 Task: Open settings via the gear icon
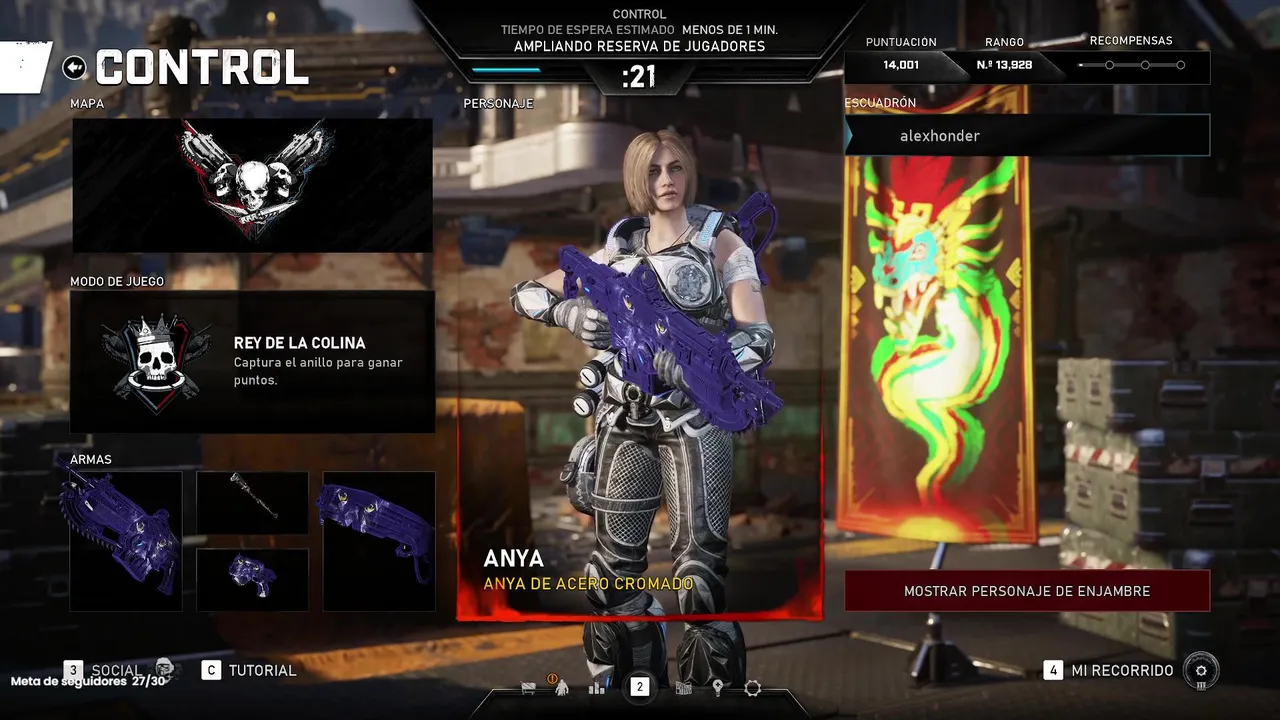753,688
